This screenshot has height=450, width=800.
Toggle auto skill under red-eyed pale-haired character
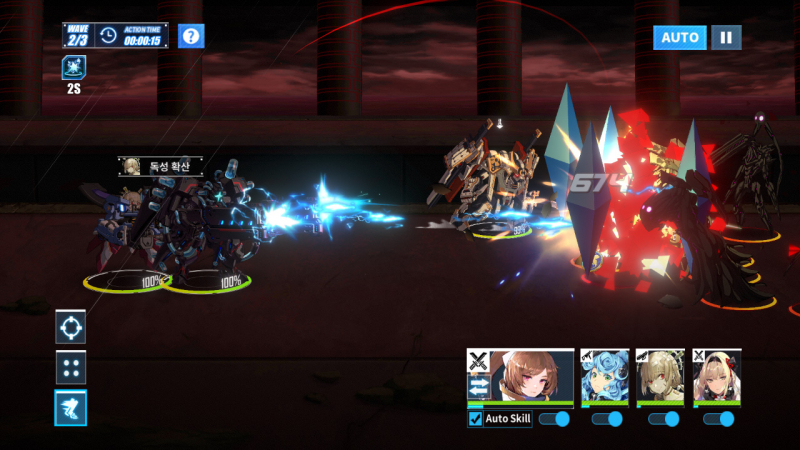click(x=663, y=419)
